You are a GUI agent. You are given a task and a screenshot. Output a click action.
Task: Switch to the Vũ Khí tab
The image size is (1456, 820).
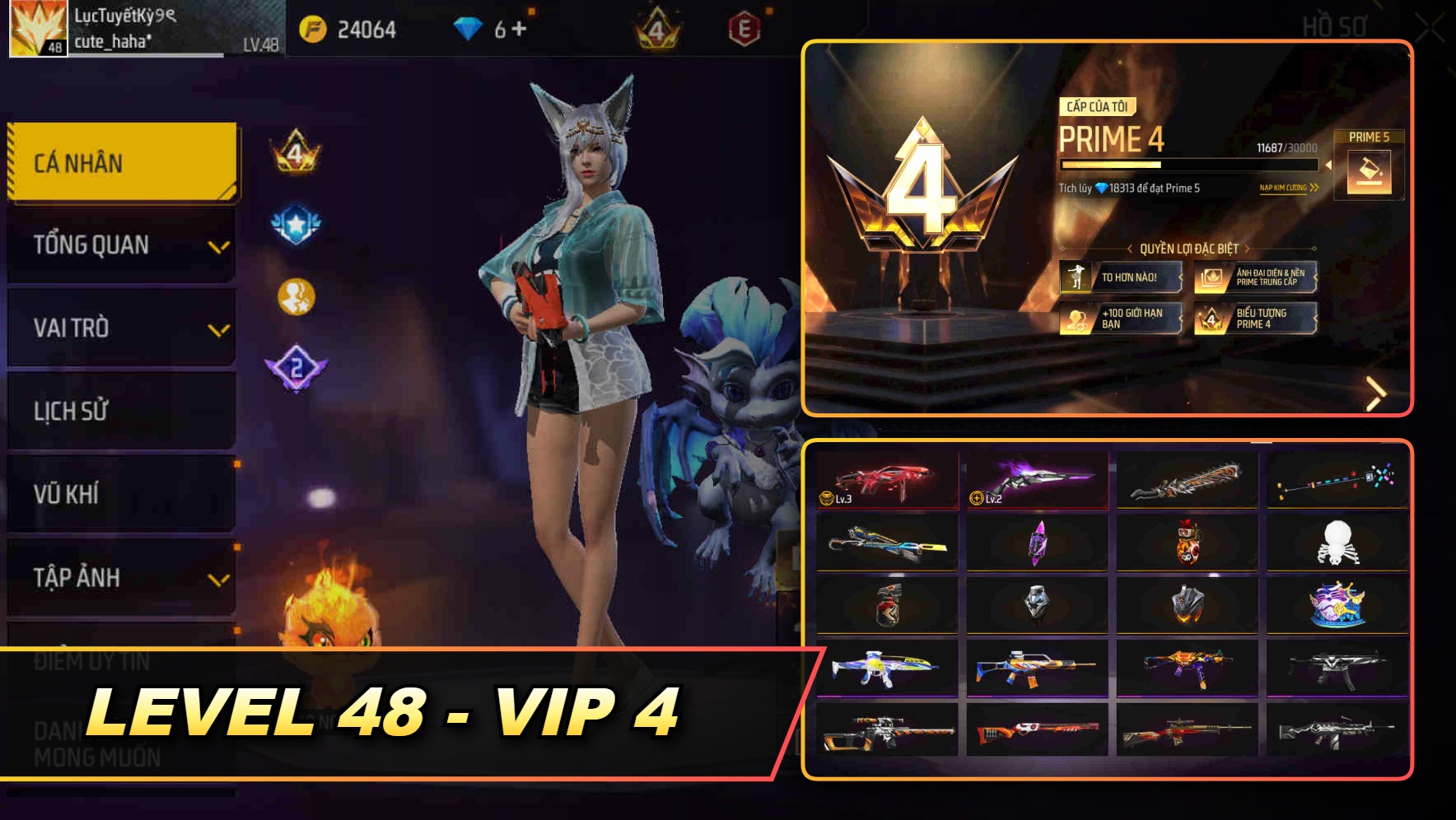point(119,494)
